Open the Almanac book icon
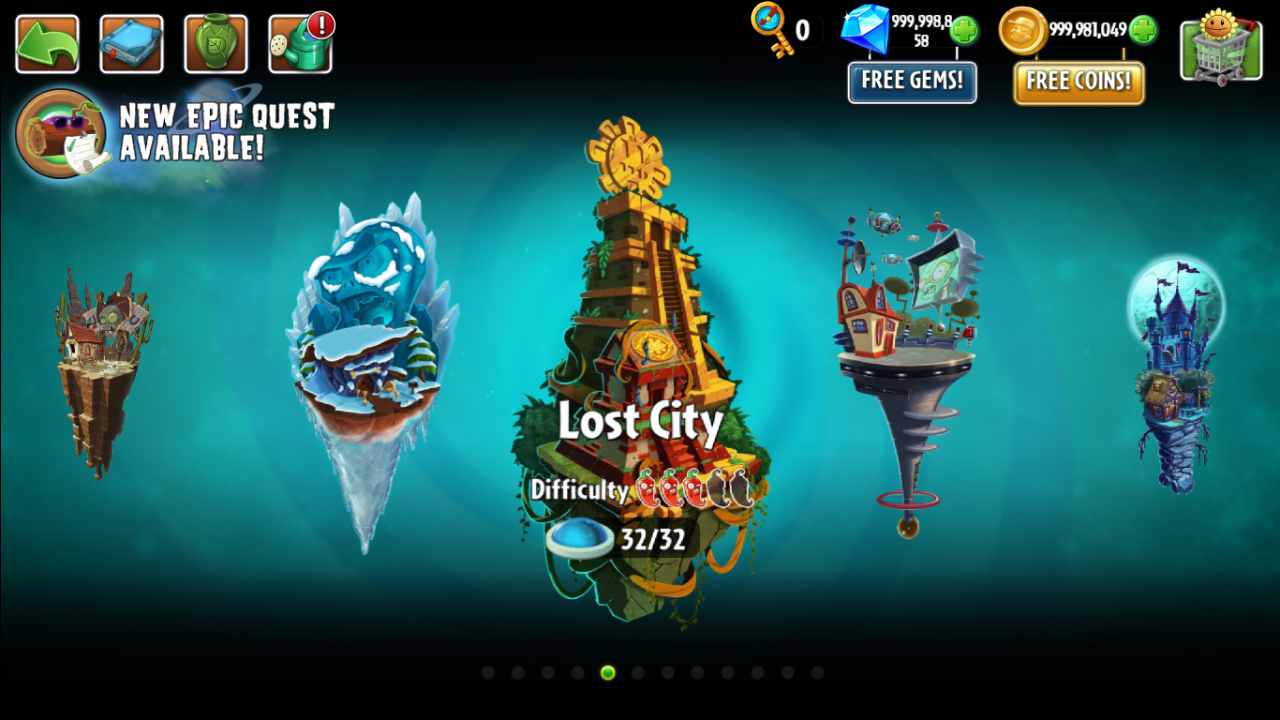The width and height of the screenshot is (1280, 720). (x=130, y=44)
